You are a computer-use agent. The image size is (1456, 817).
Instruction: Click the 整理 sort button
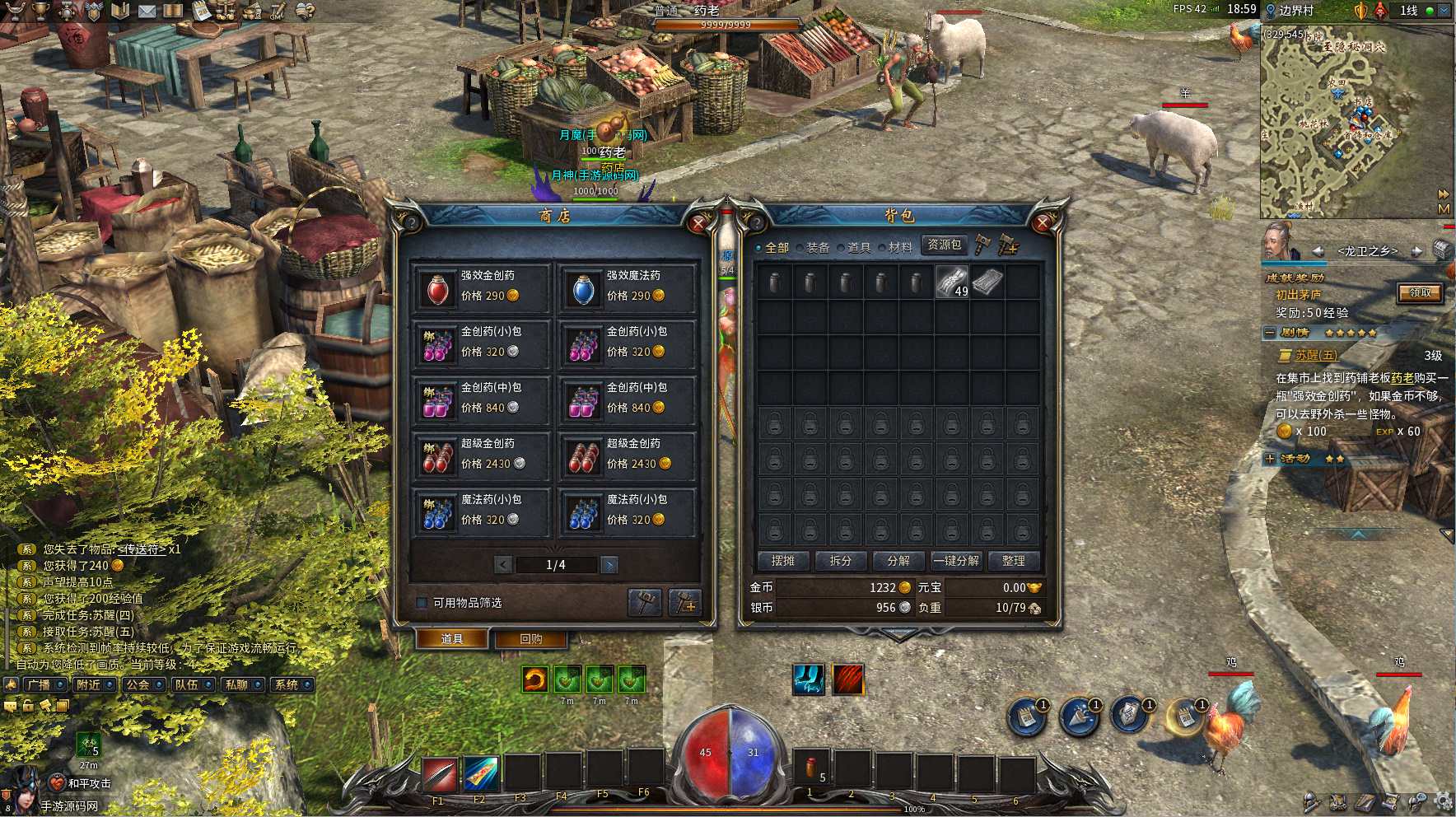[1013, 561]
